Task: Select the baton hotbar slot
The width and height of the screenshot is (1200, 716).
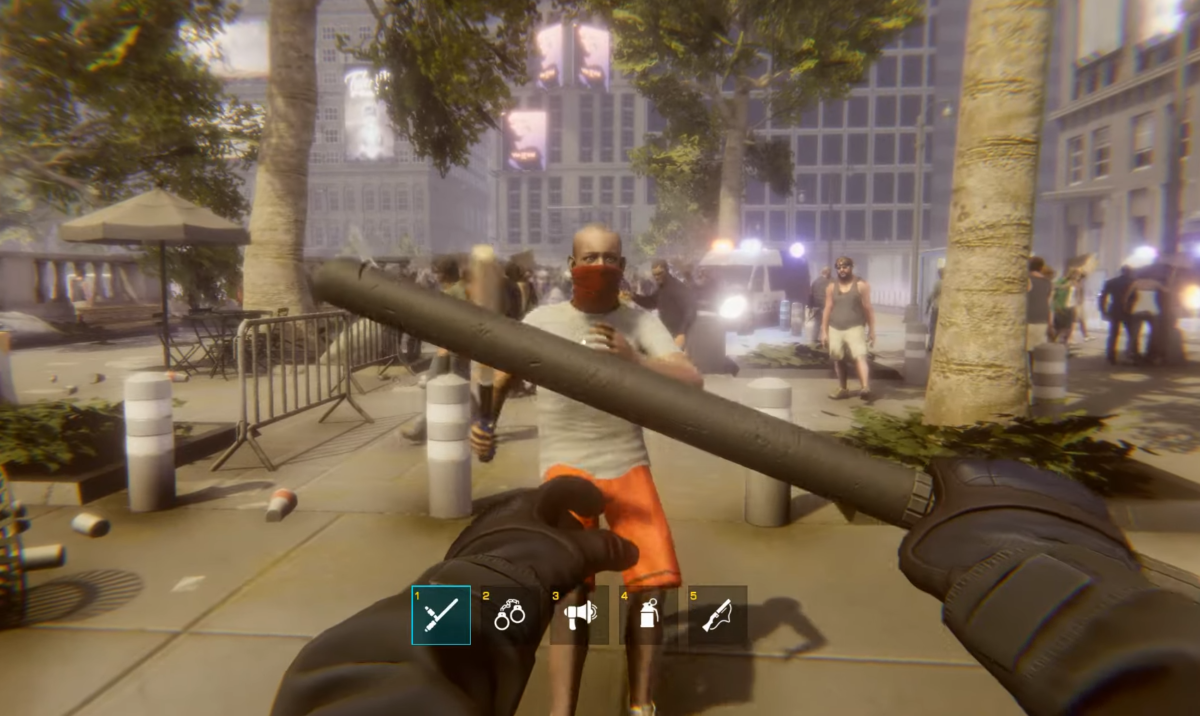Action: click(441, 615)
